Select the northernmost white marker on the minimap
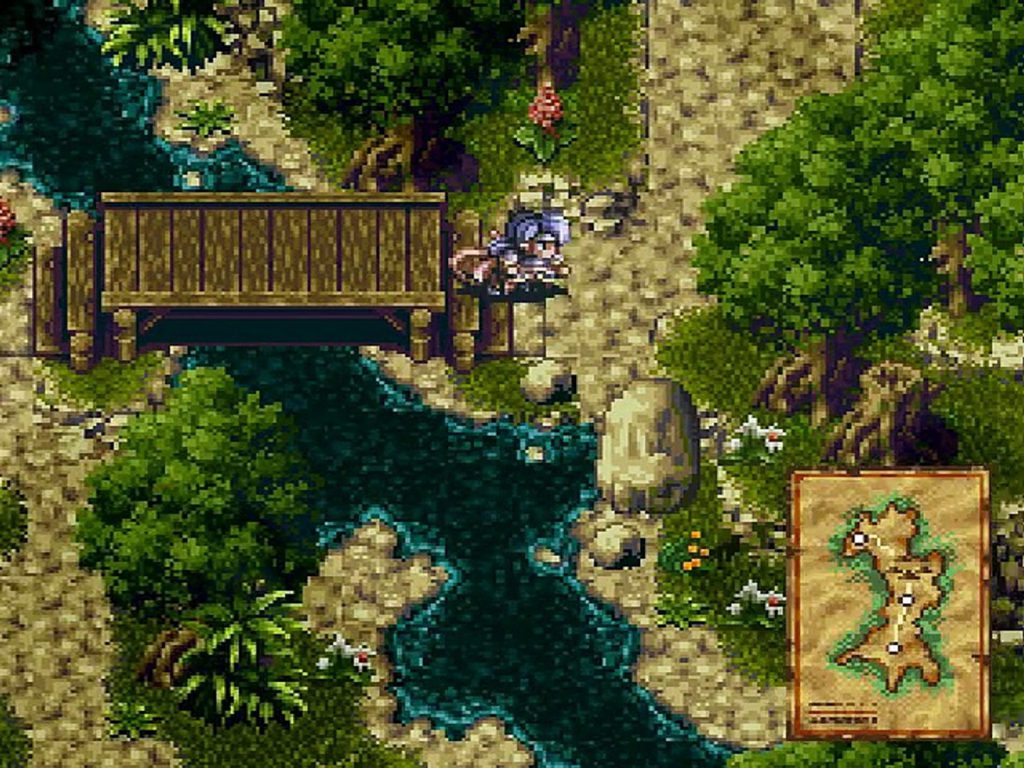 pyautogui.click(x=858, y=539)
